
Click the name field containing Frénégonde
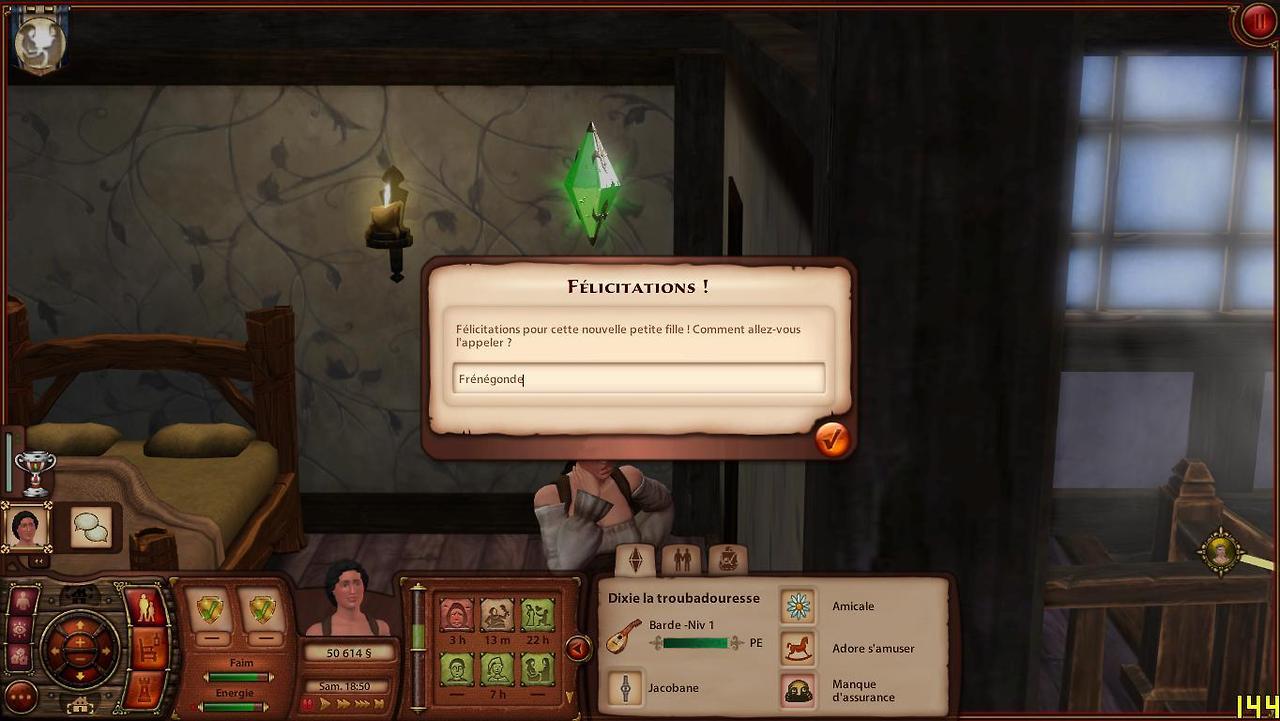click(638, 379)
